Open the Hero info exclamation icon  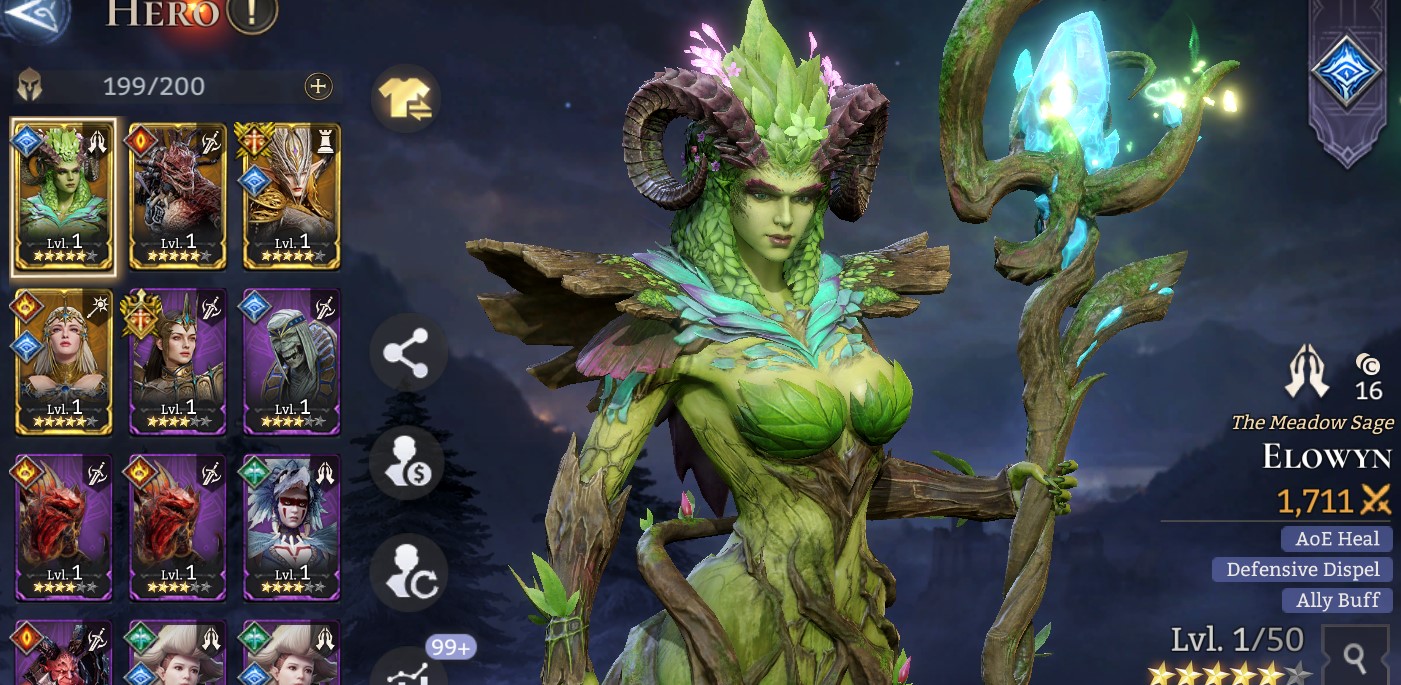252,13
